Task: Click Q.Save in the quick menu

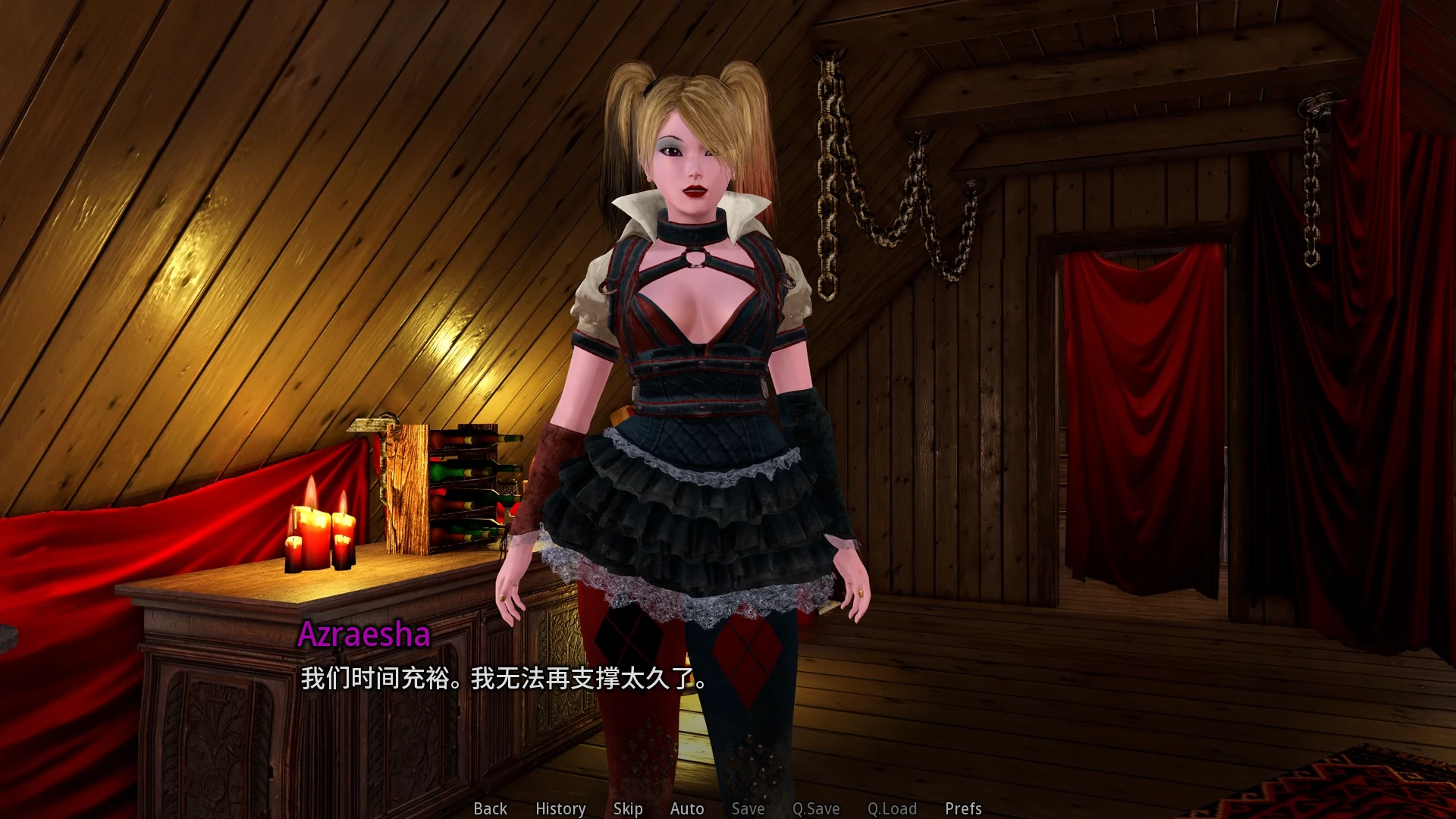Action: [x=815, y=808]
